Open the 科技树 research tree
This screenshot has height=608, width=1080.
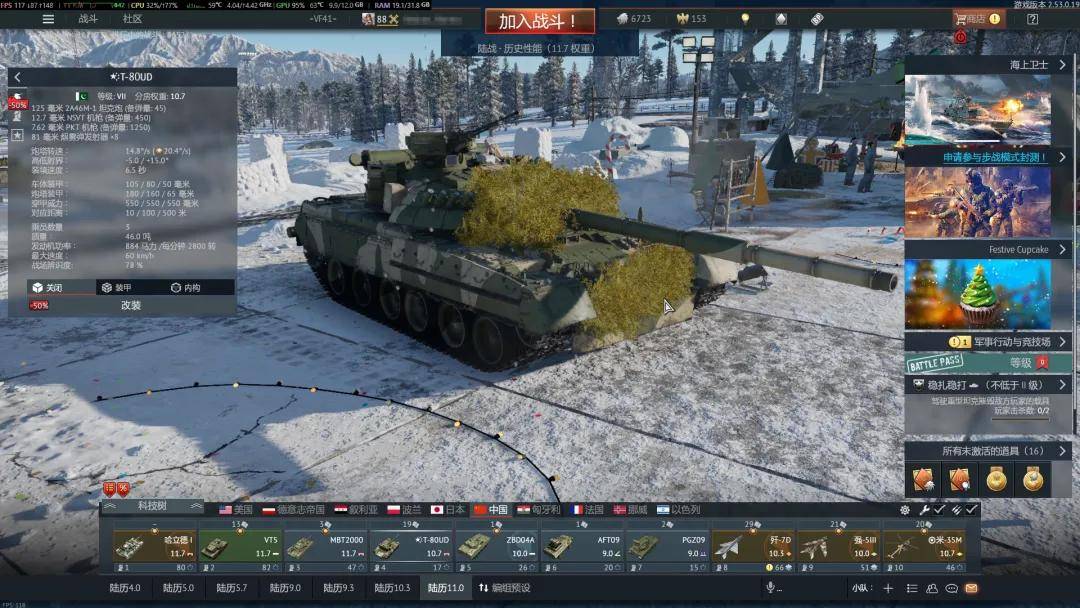154,507
